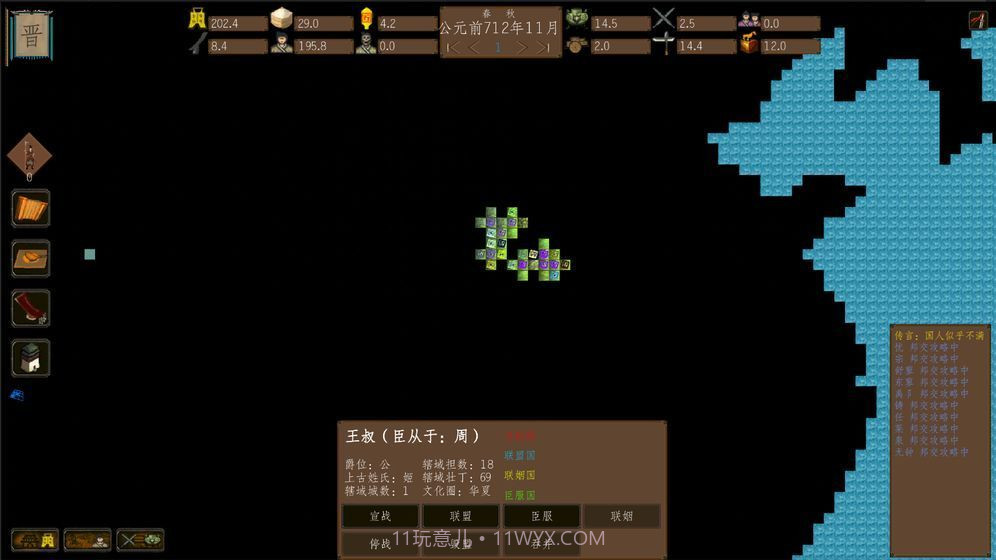The width and height of the screenshot is (996, 560).
Task: Select the 联姻 marriage alliance button
Action: click(x=621, y=516)
